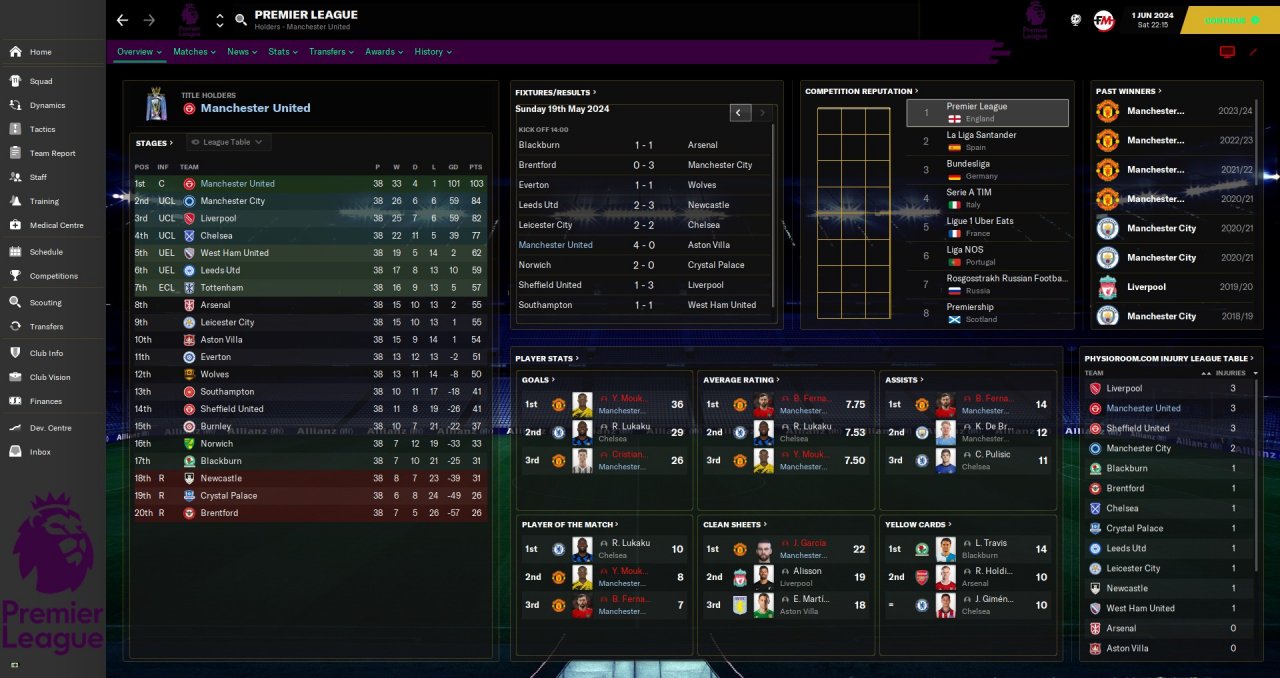Open the Scouting section
Image resolution: width=1280 pixels, height=678 pixels.
[45, 302]
